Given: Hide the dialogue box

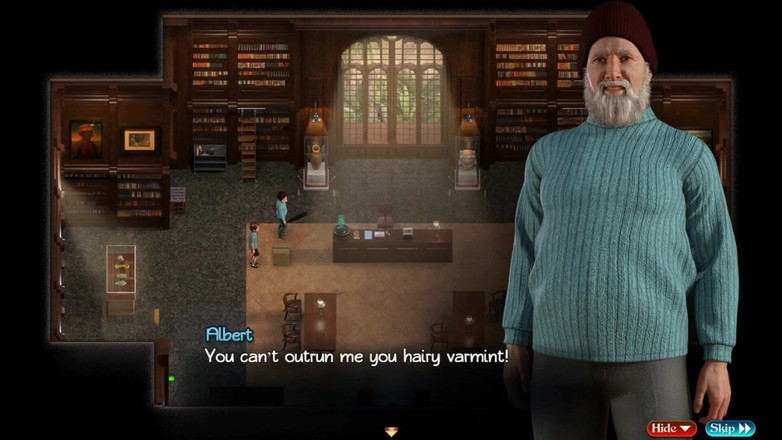Looking at the screenshot, I should (671, 429).
